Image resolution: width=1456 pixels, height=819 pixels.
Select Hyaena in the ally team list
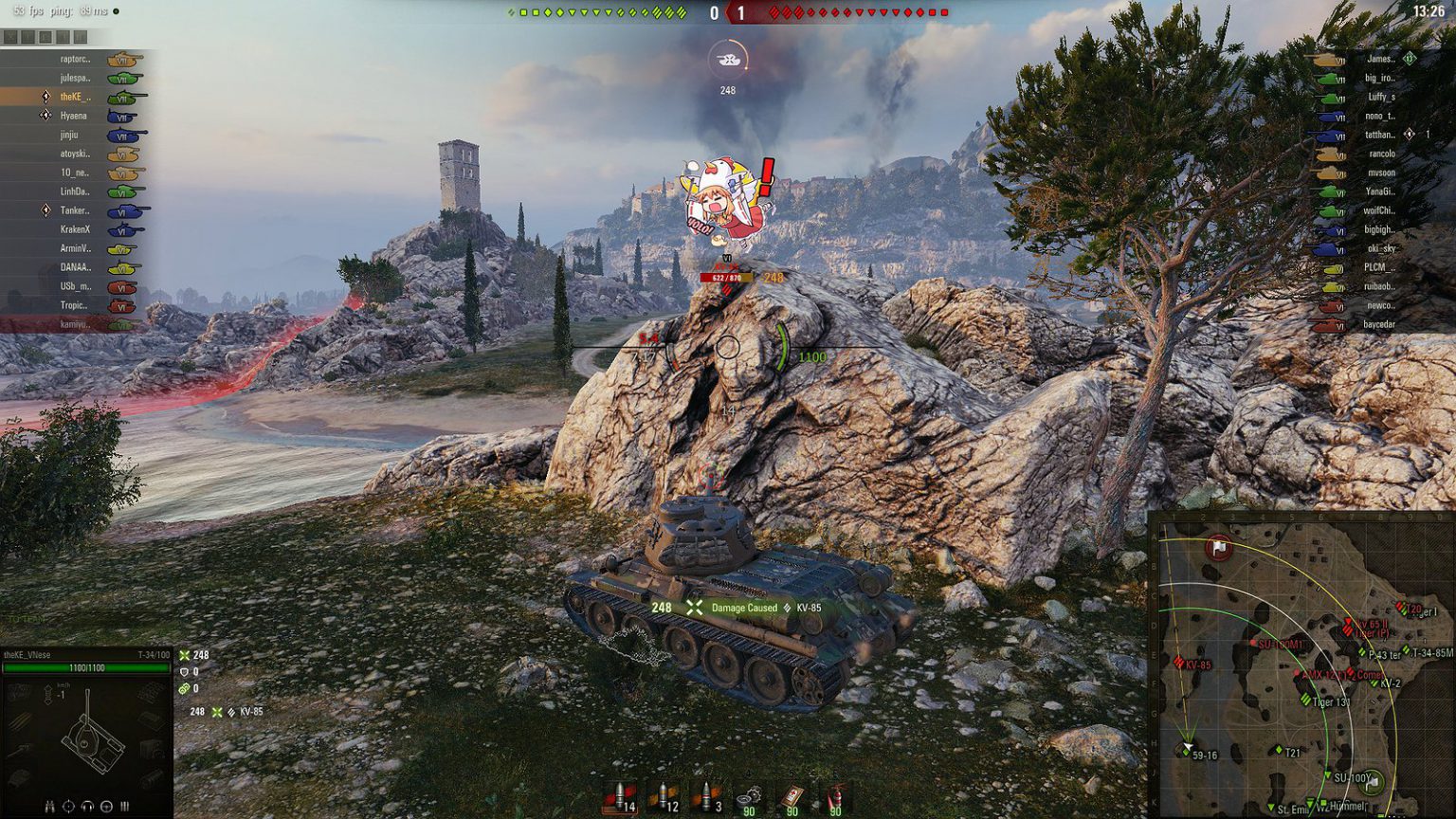tap(74, 116)
